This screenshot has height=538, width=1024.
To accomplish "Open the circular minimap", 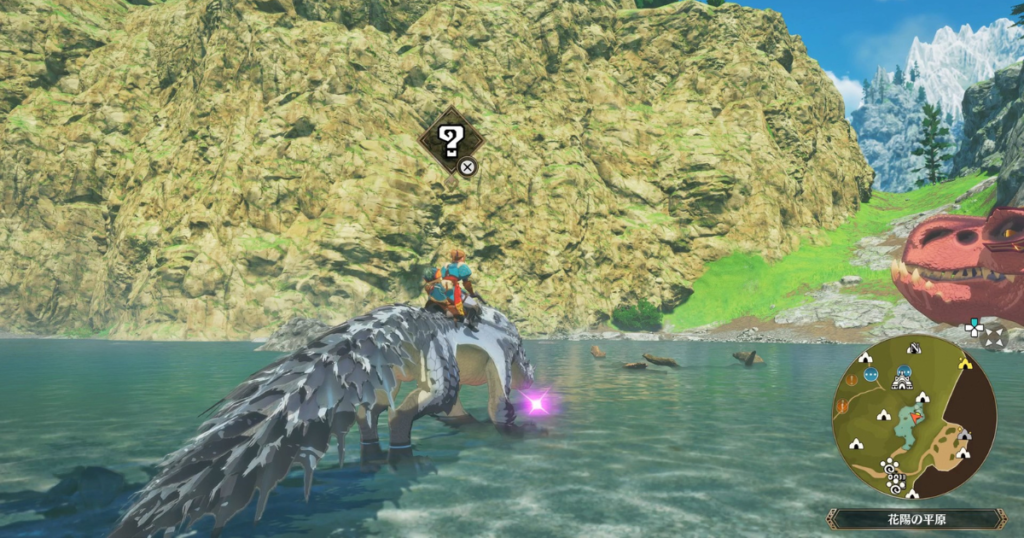I will [x=913, y=417].
